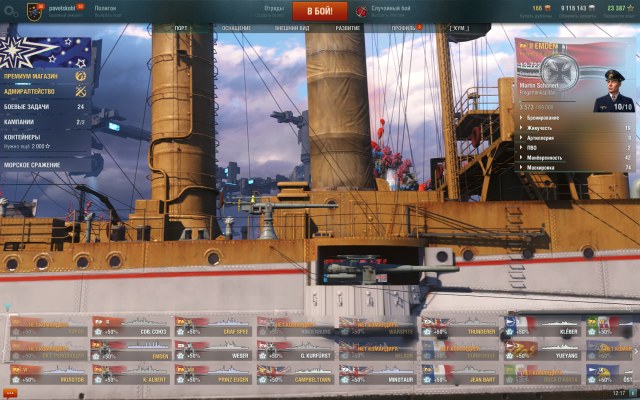This screenshot has width=640, height=400.
Task: Select the Jean Bart ship card
Action: click(x=459, y=376)
